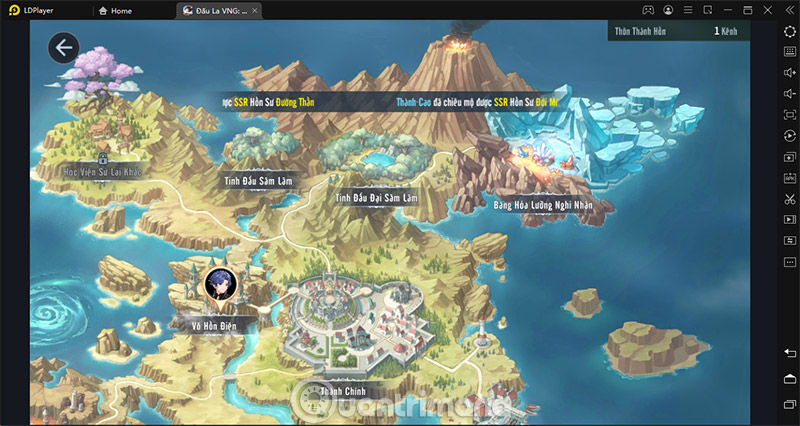The height and width of the screenshot is (426, 800).
Task: Open Tinh Đấu Đại Sâm Lâm location
Action: coord(377,199)
